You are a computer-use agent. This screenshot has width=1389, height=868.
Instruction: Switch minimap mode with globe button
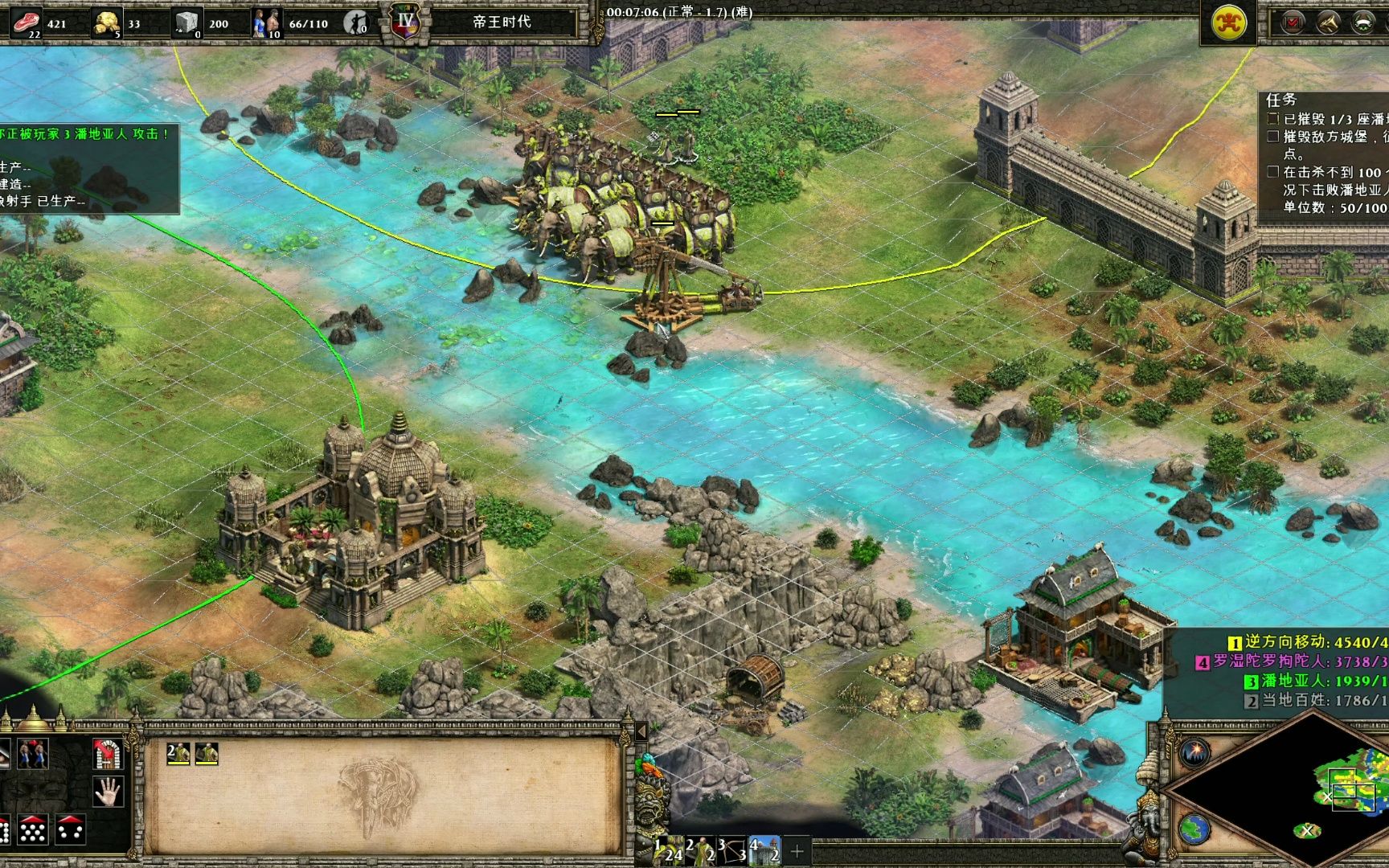pos(1195,828)
